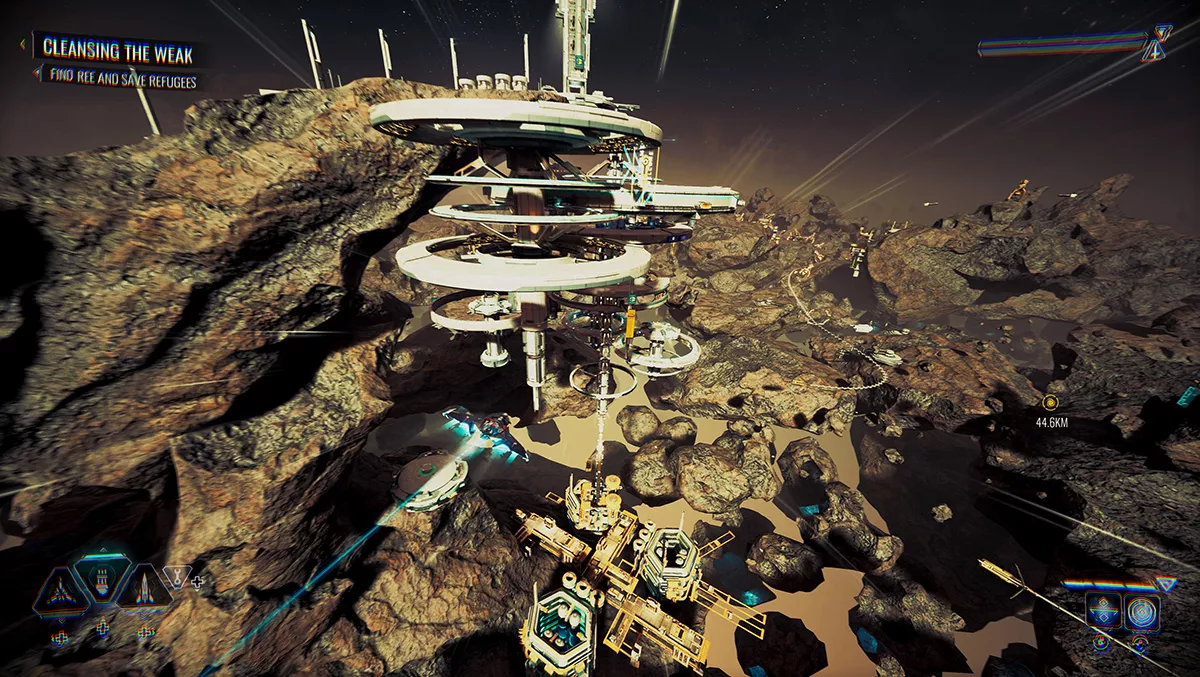Image resolution: width=1200 pixels, height=677 pixels.
Task: Open the Cleansing the Weak mission tracker
Action: click(117, 50)
